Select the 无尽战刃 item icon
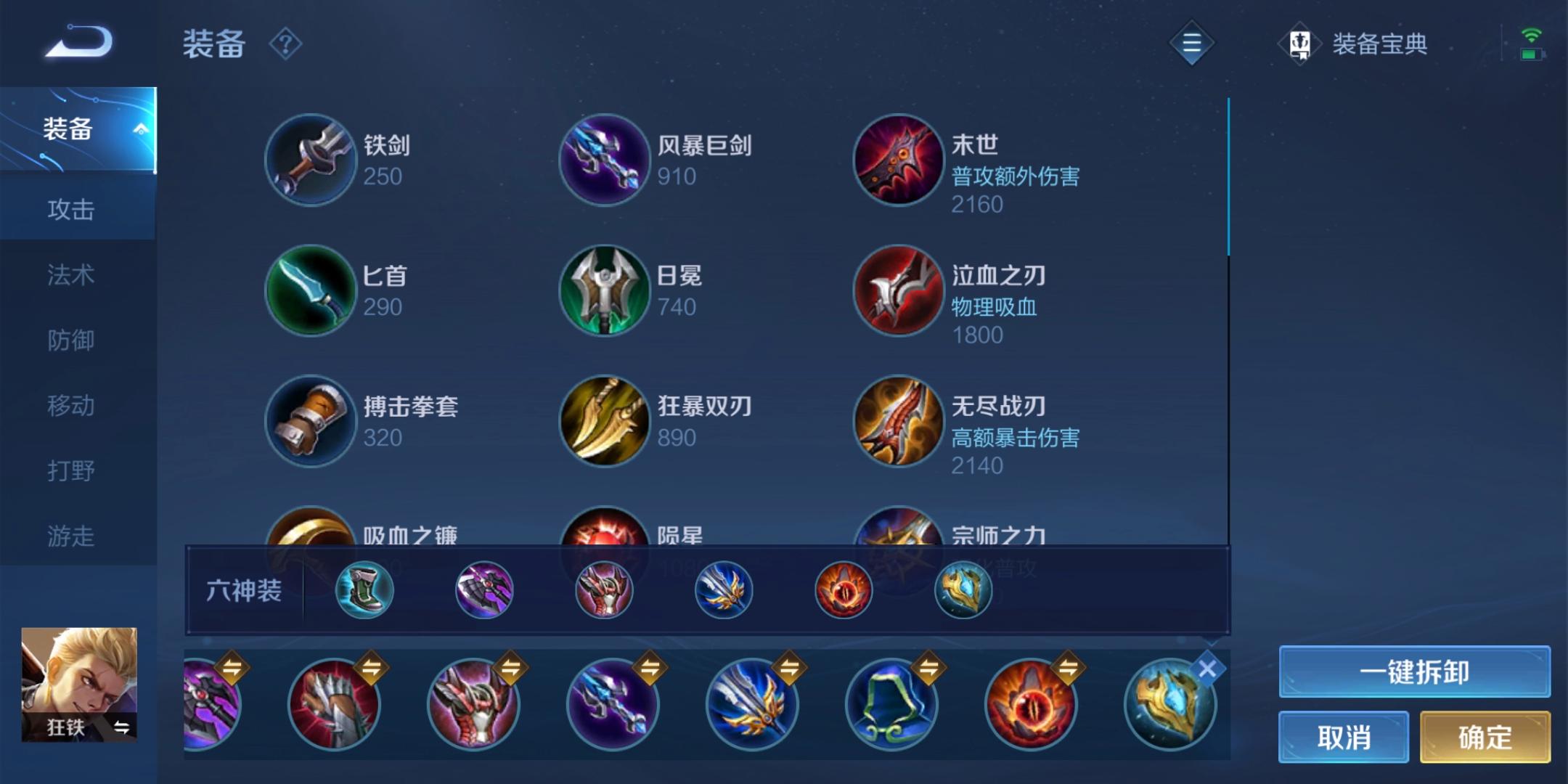This screenshot has width=1568, height=784. 898,421
